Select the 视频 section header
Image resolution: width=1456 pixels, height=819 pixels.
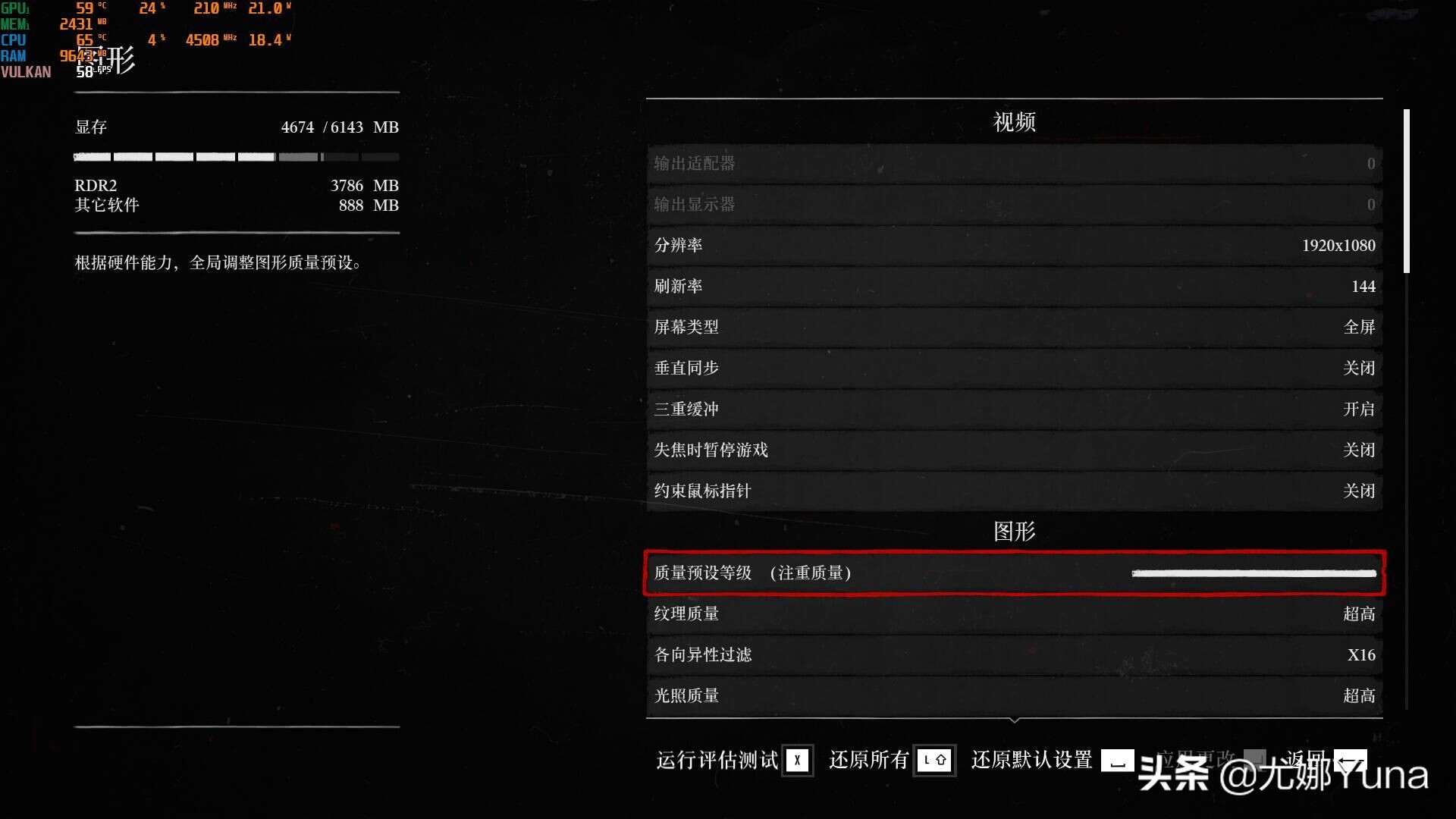click(1014, 121)
